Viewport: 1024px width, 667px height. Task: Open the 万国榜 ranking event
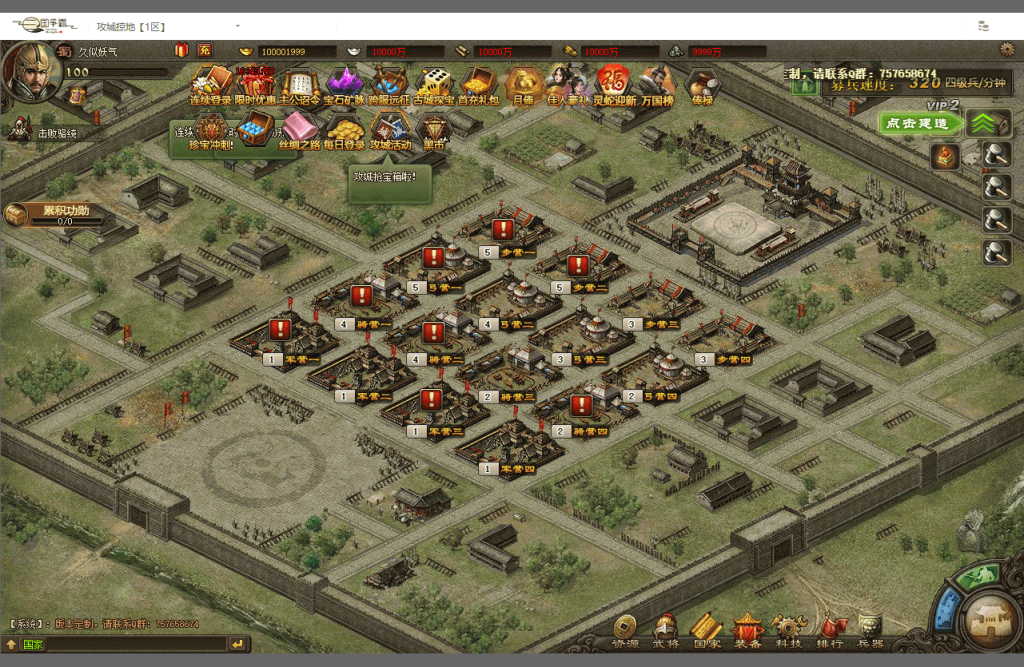[x=657, y=83]
